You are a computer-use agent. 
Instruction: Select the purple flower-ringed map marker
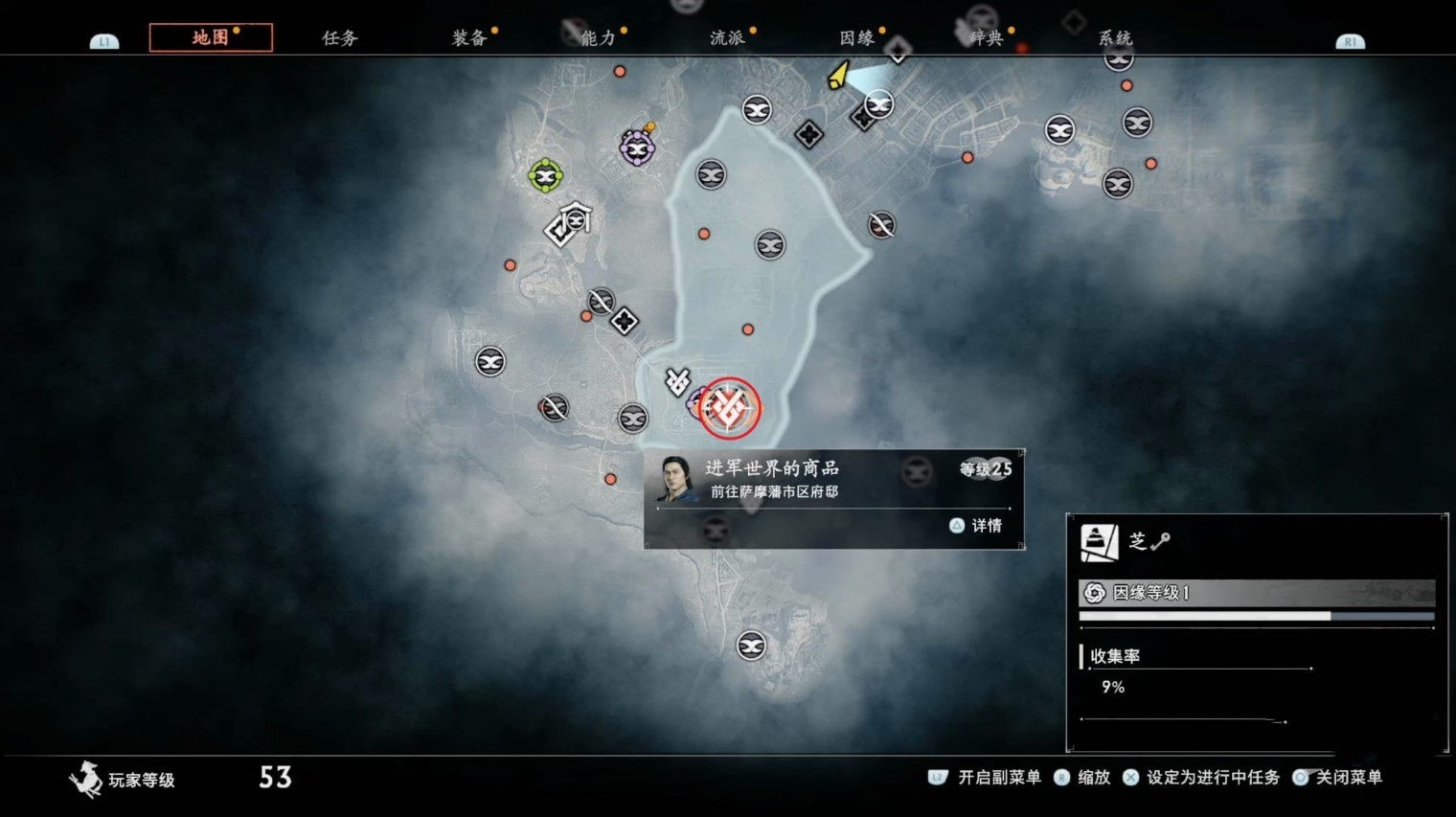coord(637,148)
